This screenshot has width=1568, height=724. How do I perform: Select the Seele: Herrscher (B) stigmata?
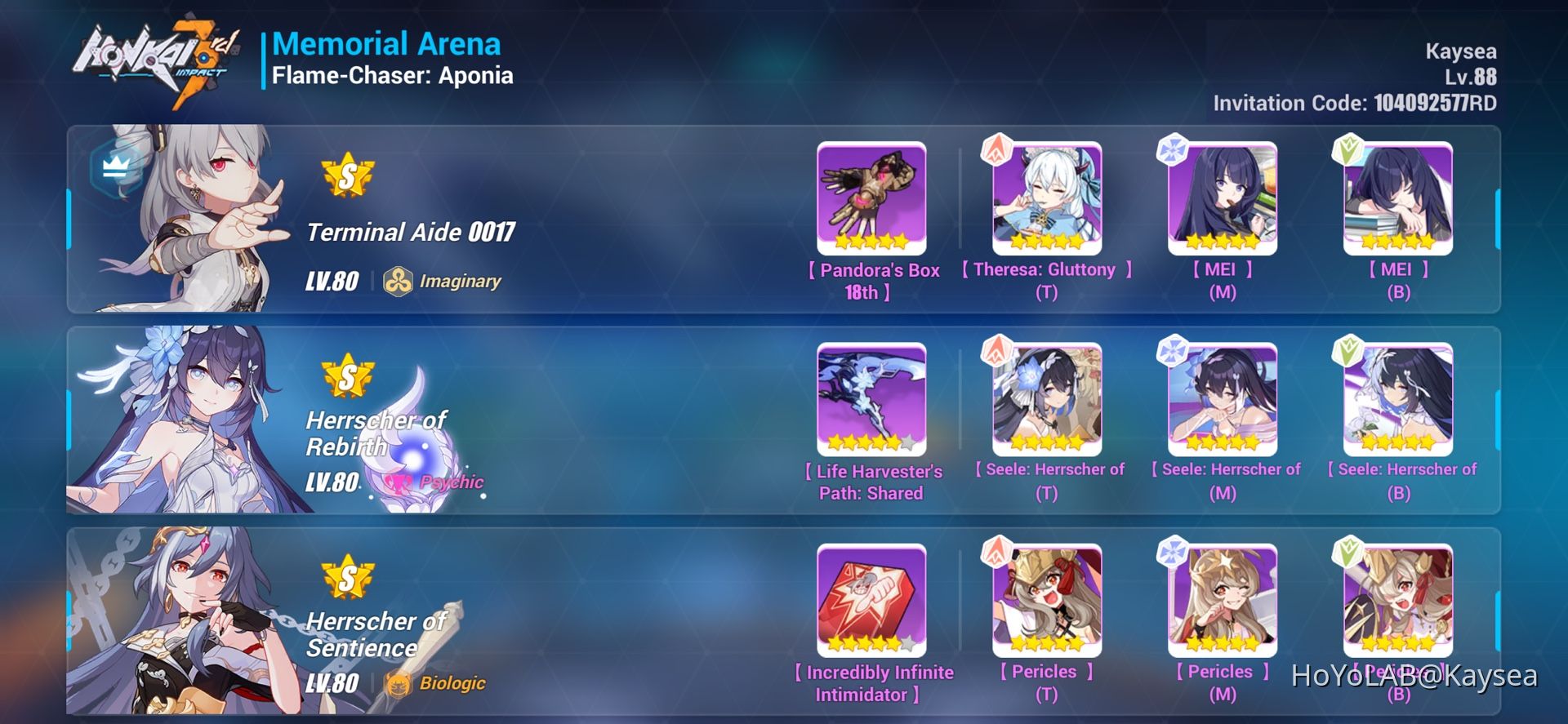pos(1400,398)
